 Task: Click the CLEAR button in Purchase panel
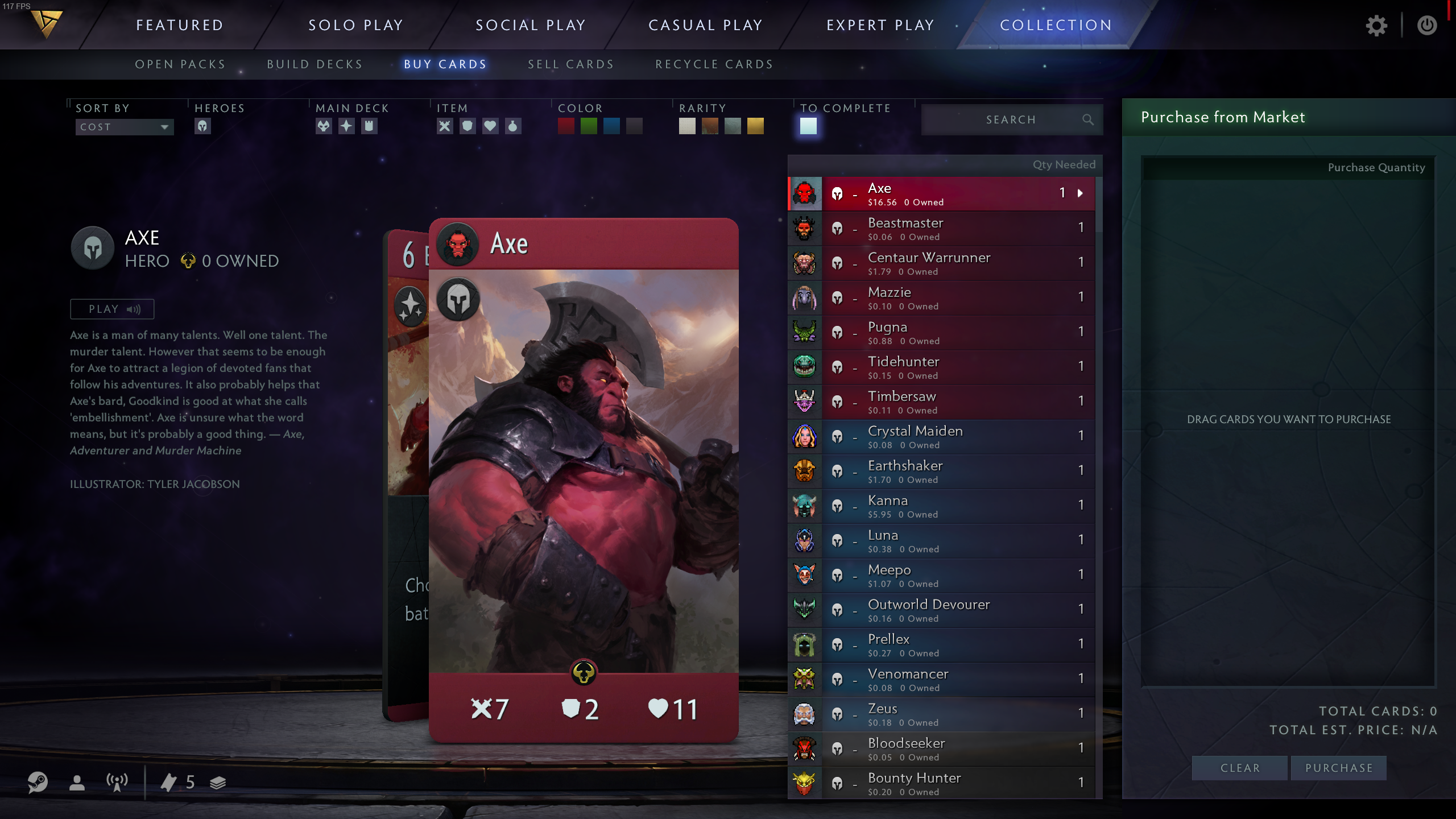[1240, 767]
